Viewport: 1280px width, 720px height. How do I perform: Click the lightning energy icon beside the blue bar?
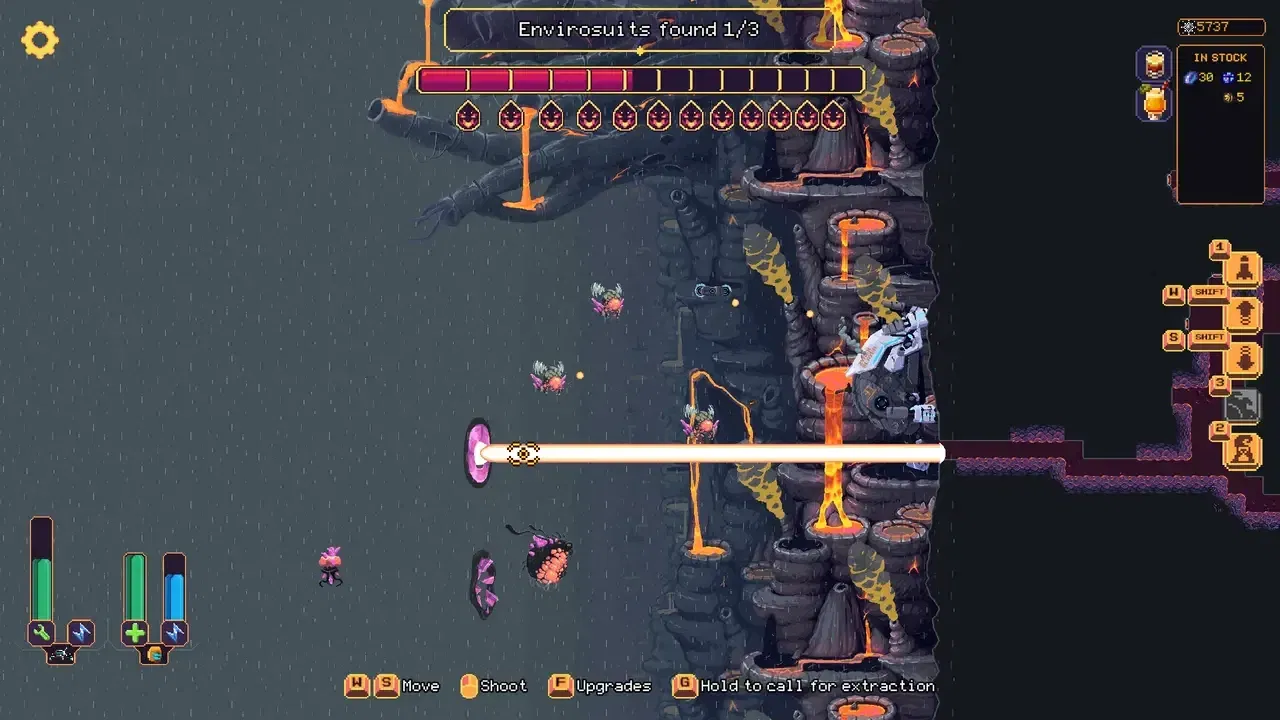click(x=175, y=632)
